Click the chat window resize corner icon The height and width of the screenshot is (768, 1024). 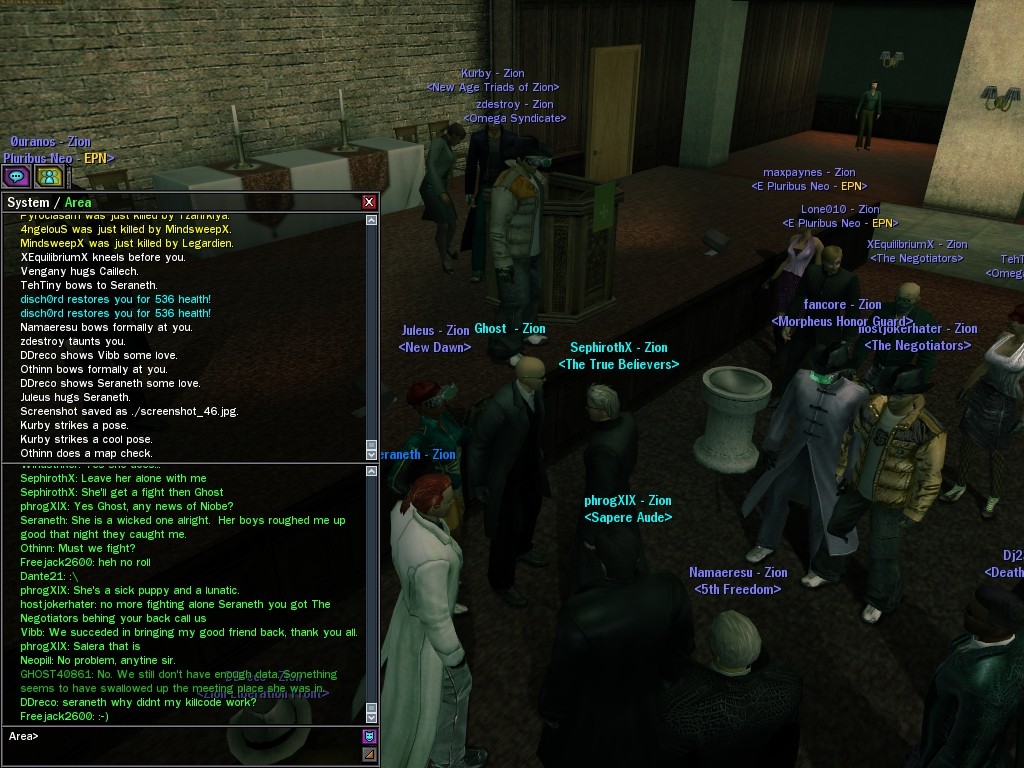[369, 754]
